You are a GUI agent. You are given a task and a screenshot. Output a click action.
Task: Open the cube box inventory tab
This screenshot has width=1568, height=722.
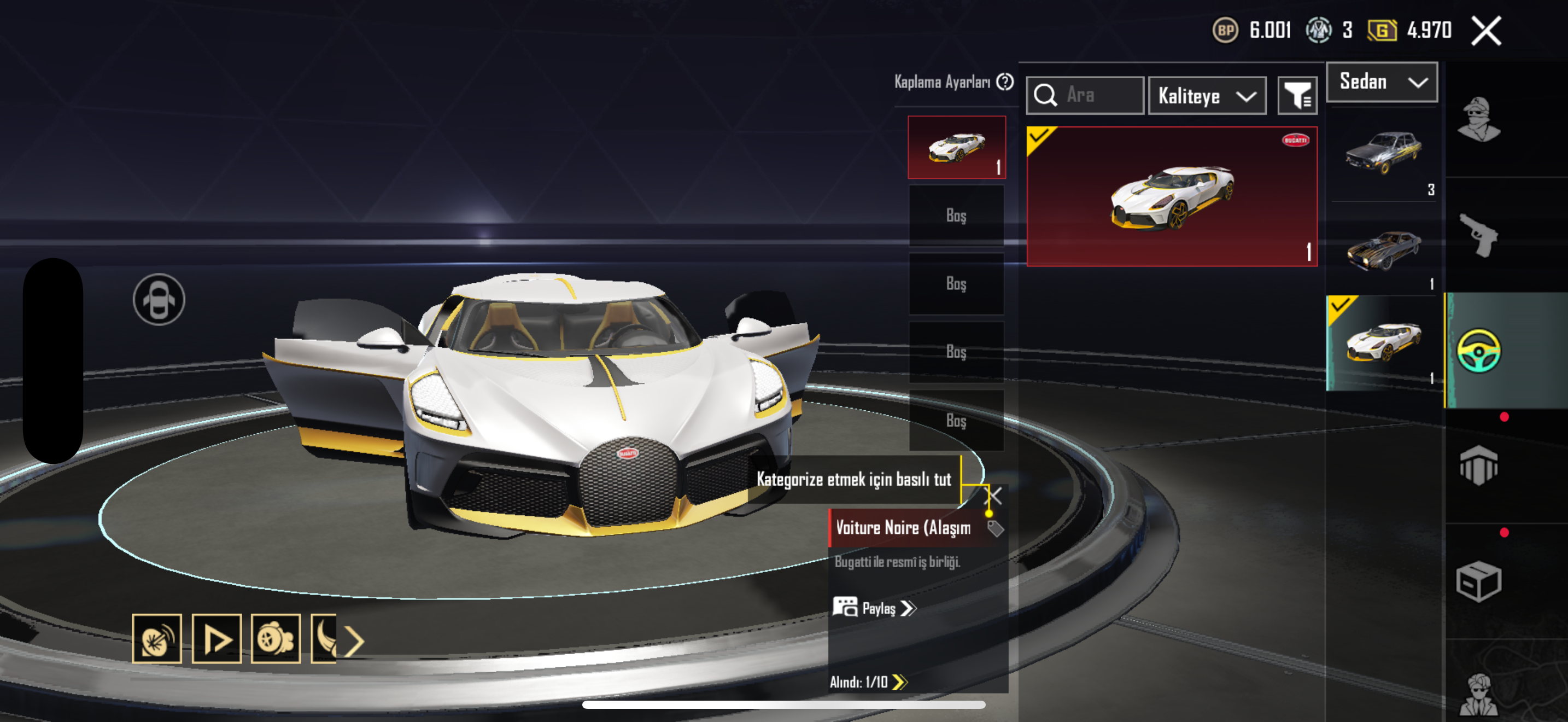1478,581
